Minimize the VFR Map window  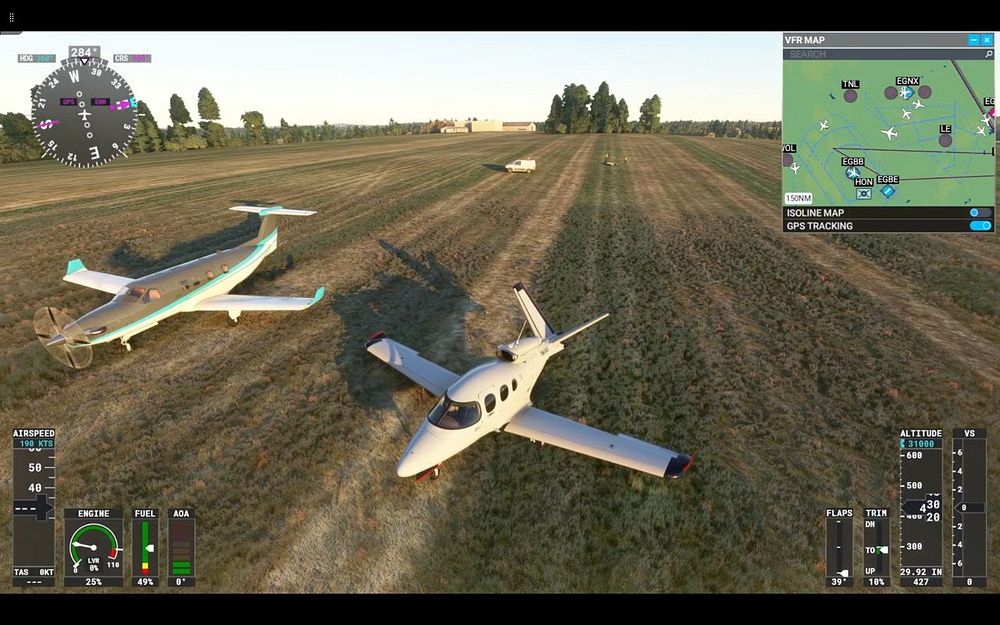click(x=974, y=40)
